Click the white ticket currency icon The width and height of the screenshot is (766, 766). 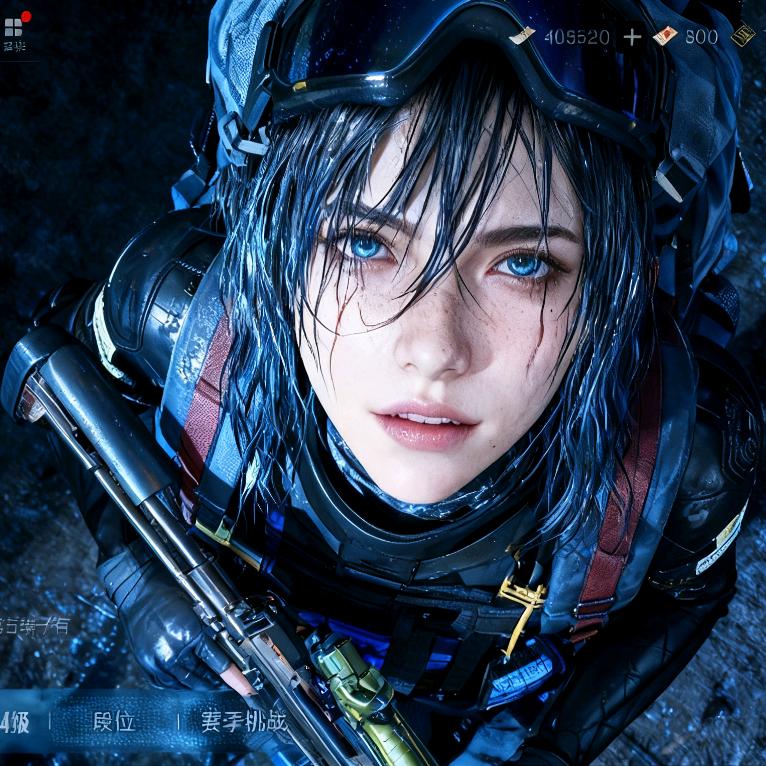(x=522, y=36)
